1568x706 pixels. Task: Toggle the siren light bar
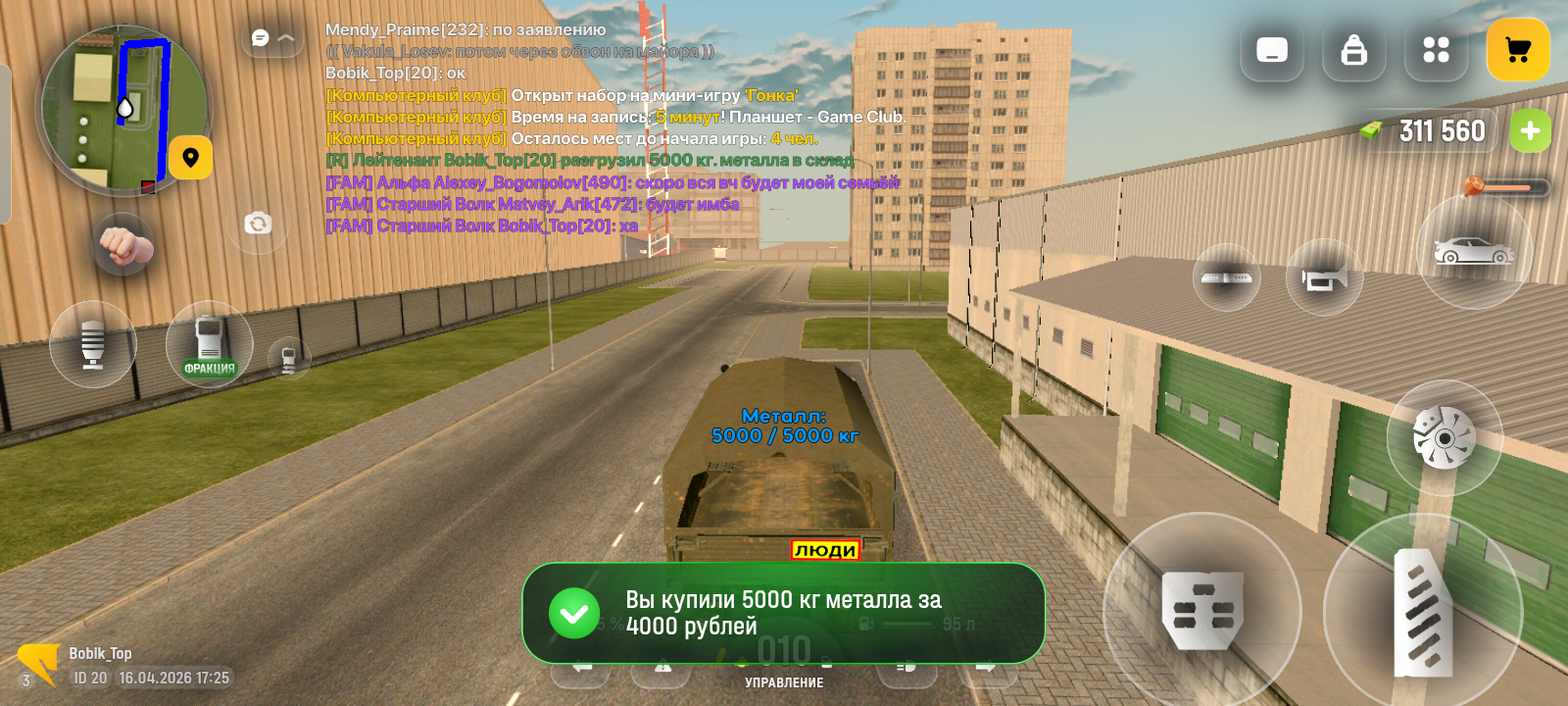coord(1226,277)
